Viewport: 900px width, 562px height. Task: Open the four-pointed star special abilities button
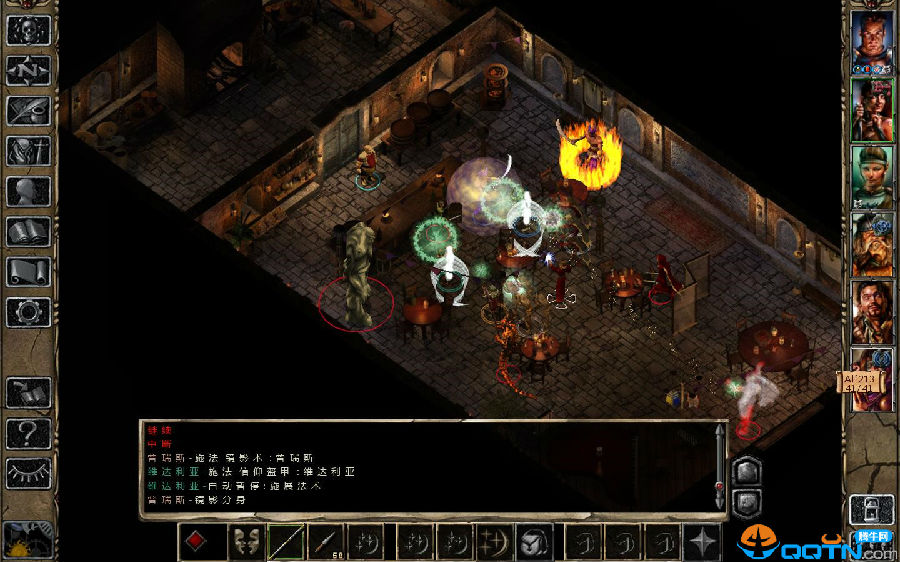click(x=702, y=542)
